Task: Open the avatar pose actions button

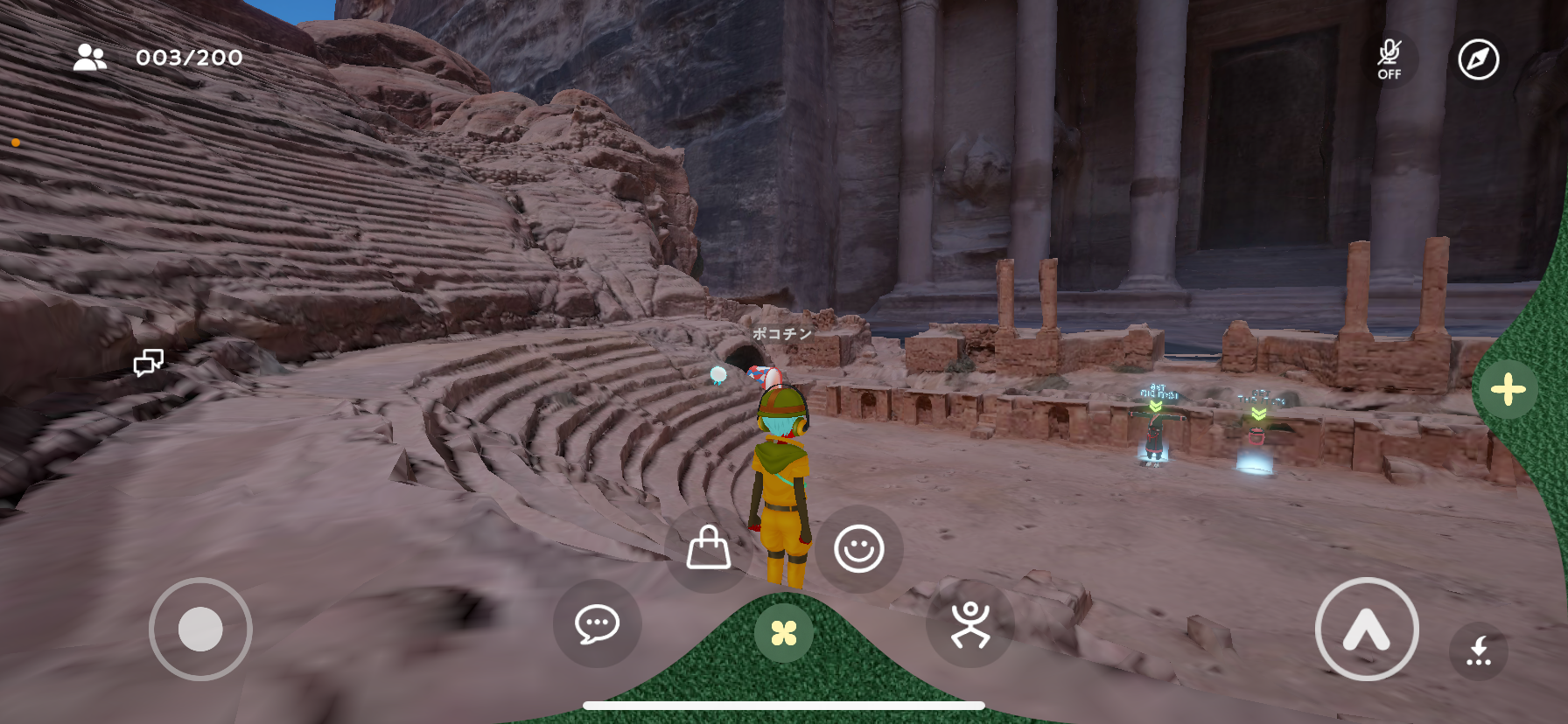Action: pyautogui.click(x=970, y=624)
